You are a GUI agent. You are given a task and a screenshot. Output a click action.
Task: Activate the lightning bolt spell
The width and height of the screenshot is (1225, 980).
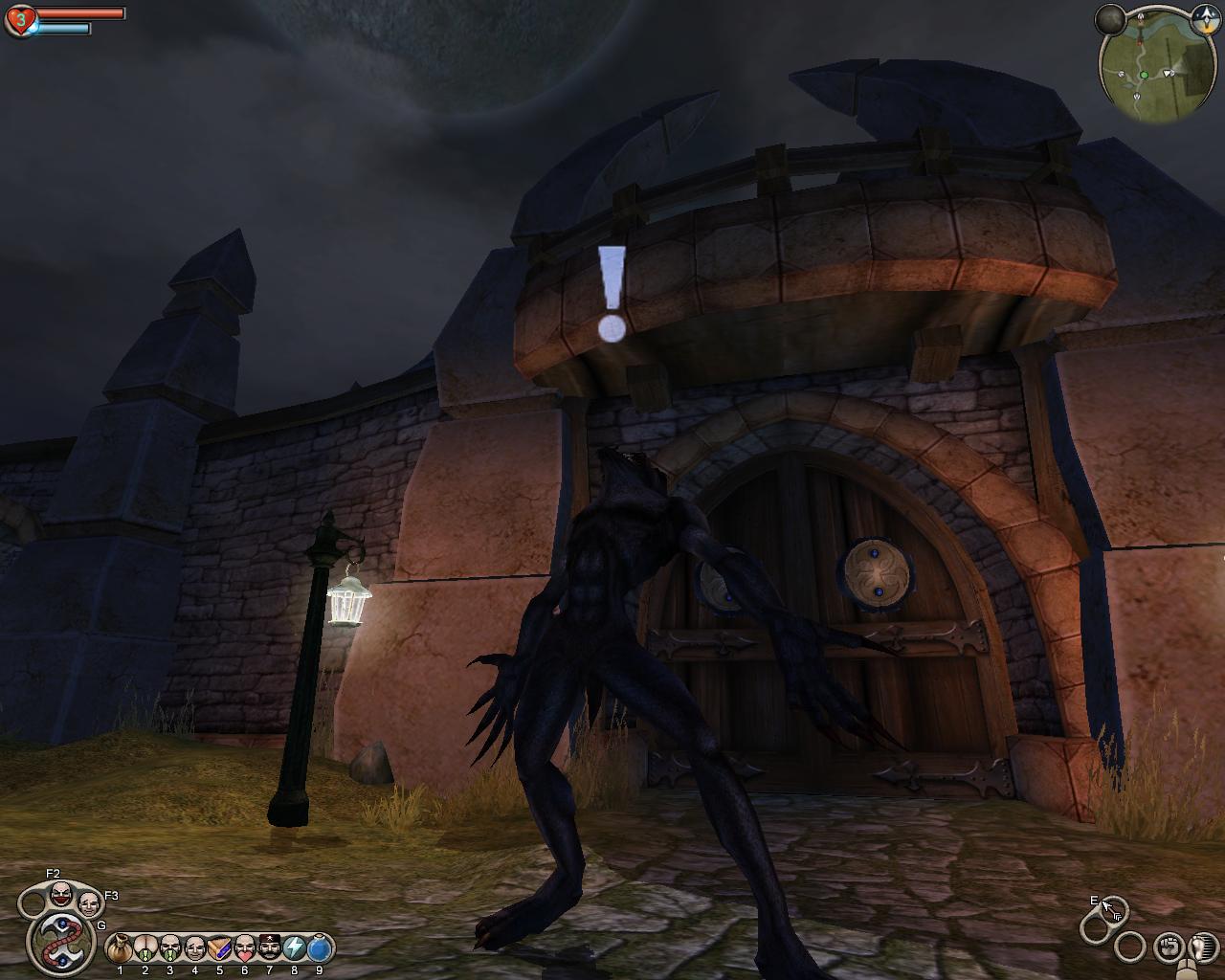294,948
